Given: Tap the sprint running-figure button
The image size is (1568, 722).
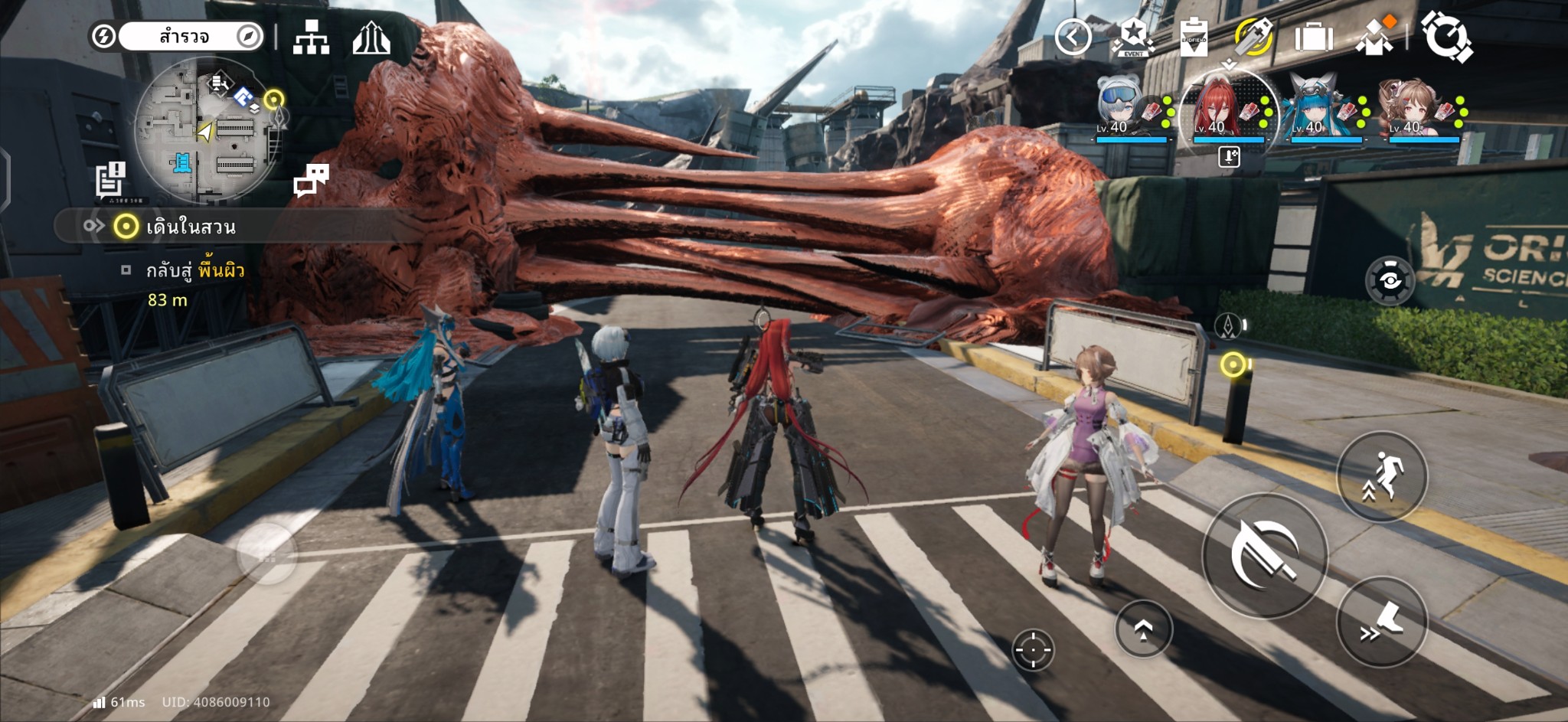Looking at the screenshot, I should coord(1382,476).
